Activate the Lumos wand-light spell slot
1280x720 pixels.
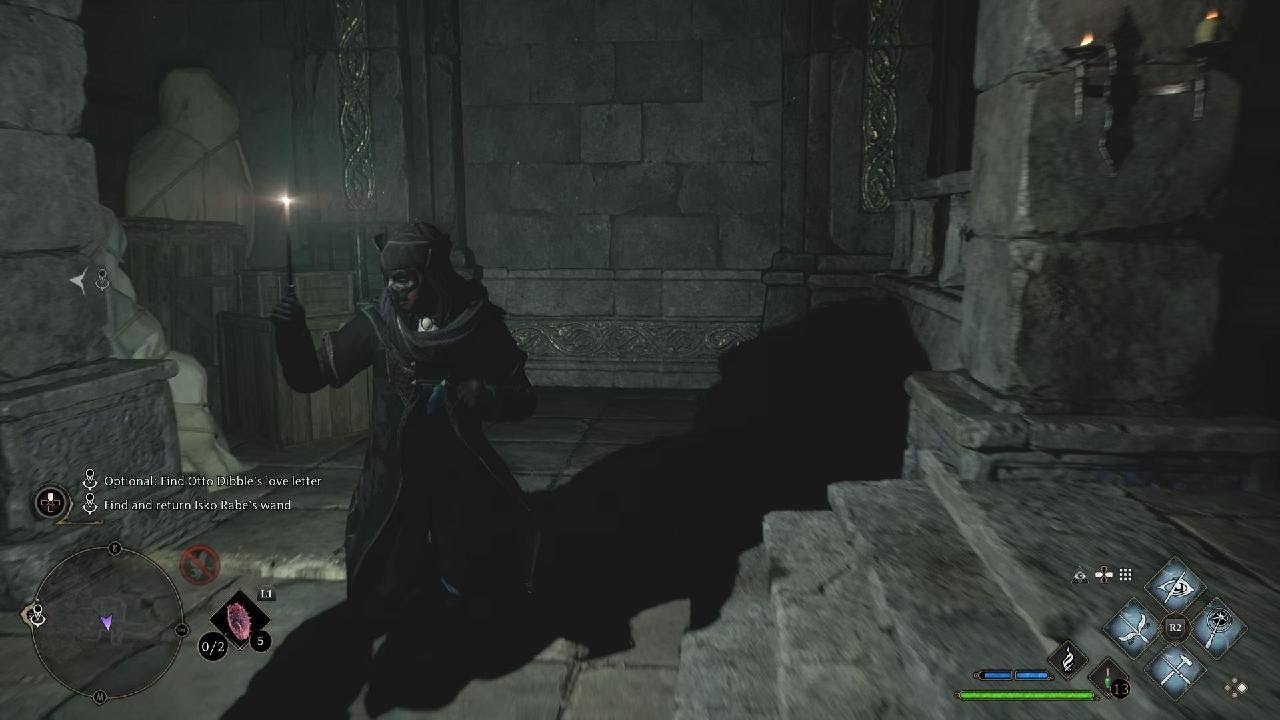click(1217, 627)
